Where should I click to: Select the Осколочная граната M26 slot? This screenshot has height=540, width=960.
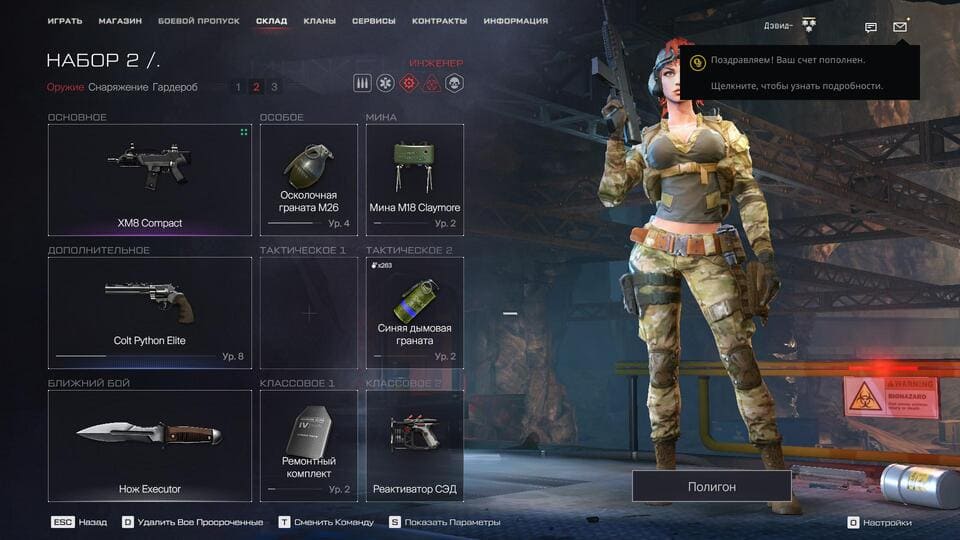[308, 180]
